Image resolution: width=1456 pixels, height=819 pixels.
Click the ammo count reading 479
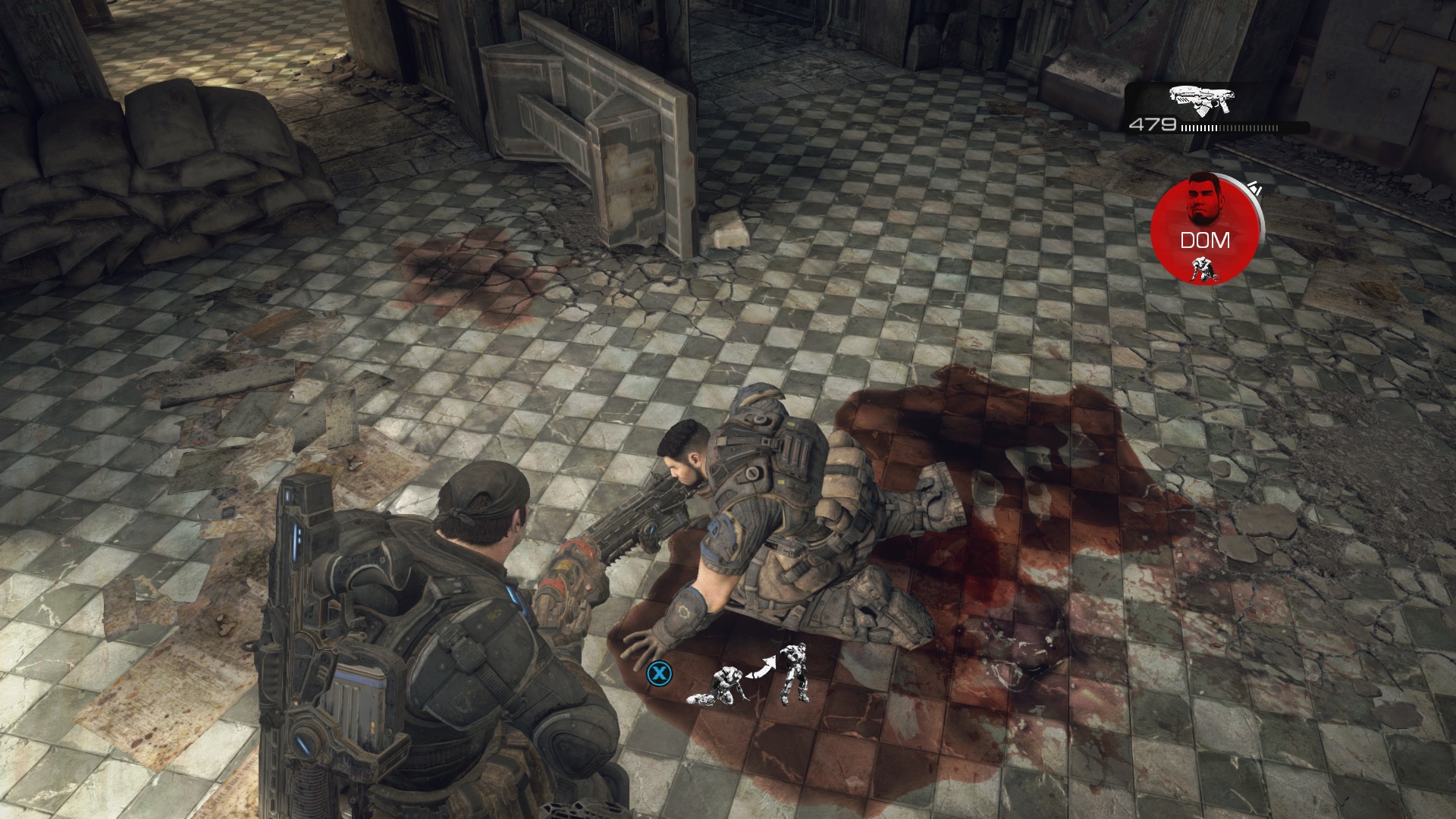pyautogui.click(x=1153, y=124)
